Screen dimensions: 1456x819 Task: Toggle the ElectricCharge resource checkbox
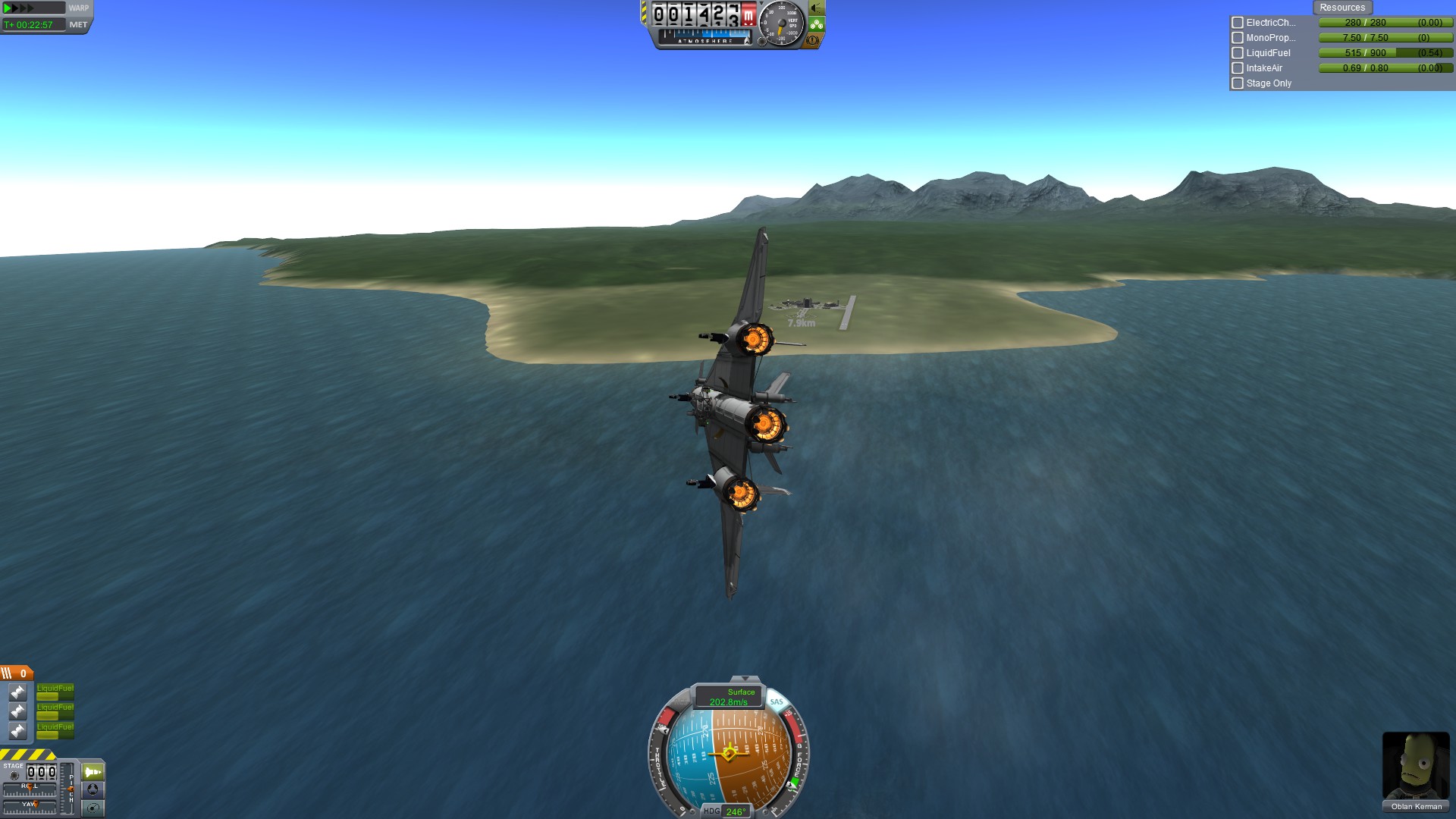click(1238, 23)
